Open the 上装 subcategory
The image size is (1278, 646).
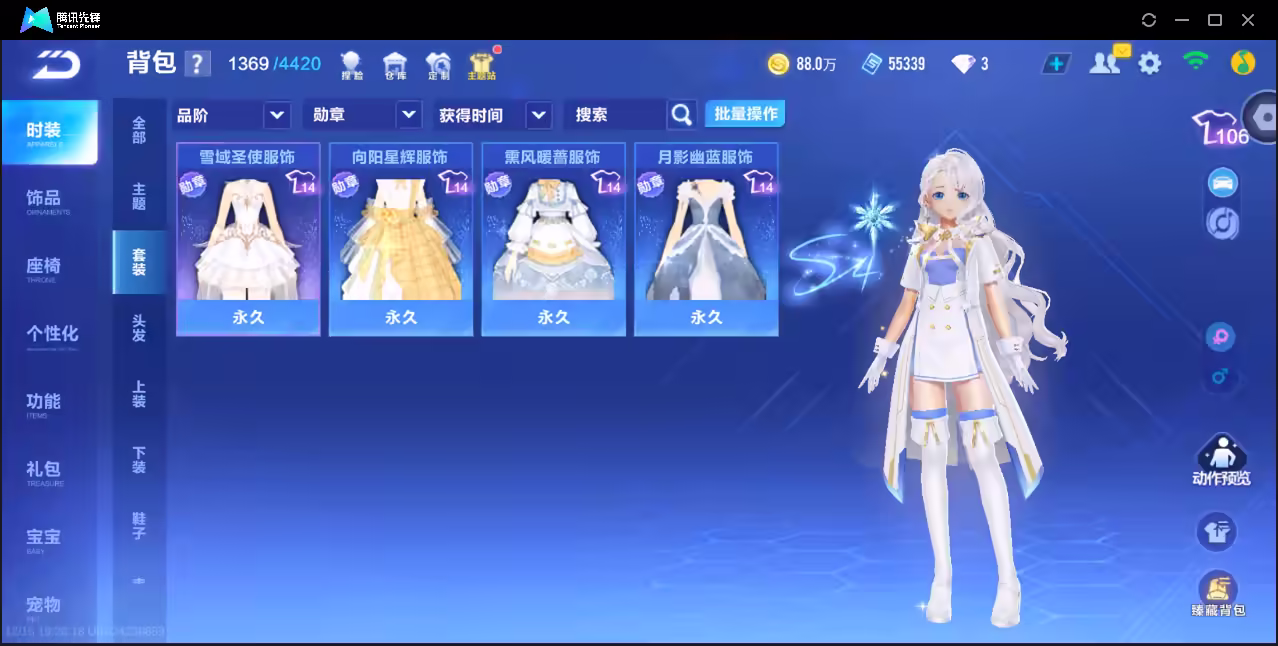pos(139,394)
